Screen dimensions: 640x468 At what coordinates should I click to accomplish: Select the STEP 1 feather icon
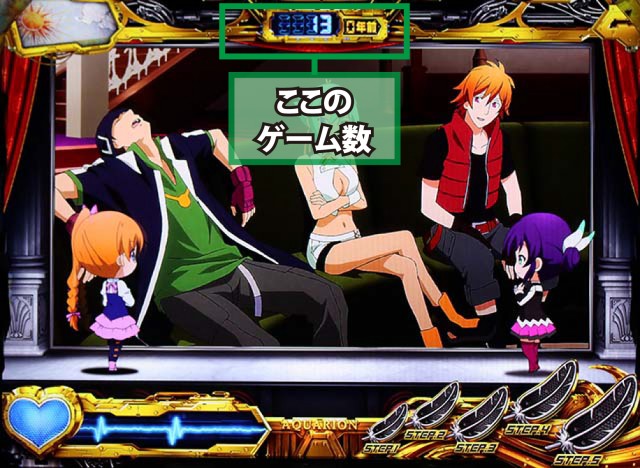coord(389,421)
